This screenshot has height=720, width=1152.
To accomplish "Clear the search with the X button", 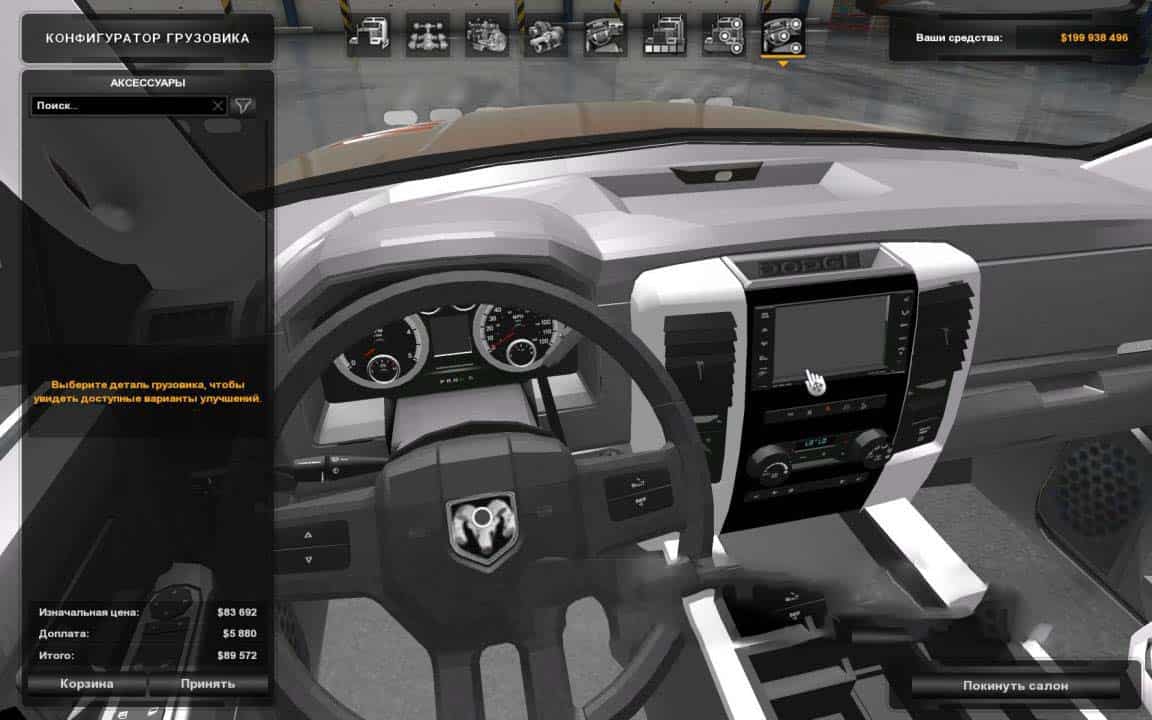I will (x=218, y=105).
